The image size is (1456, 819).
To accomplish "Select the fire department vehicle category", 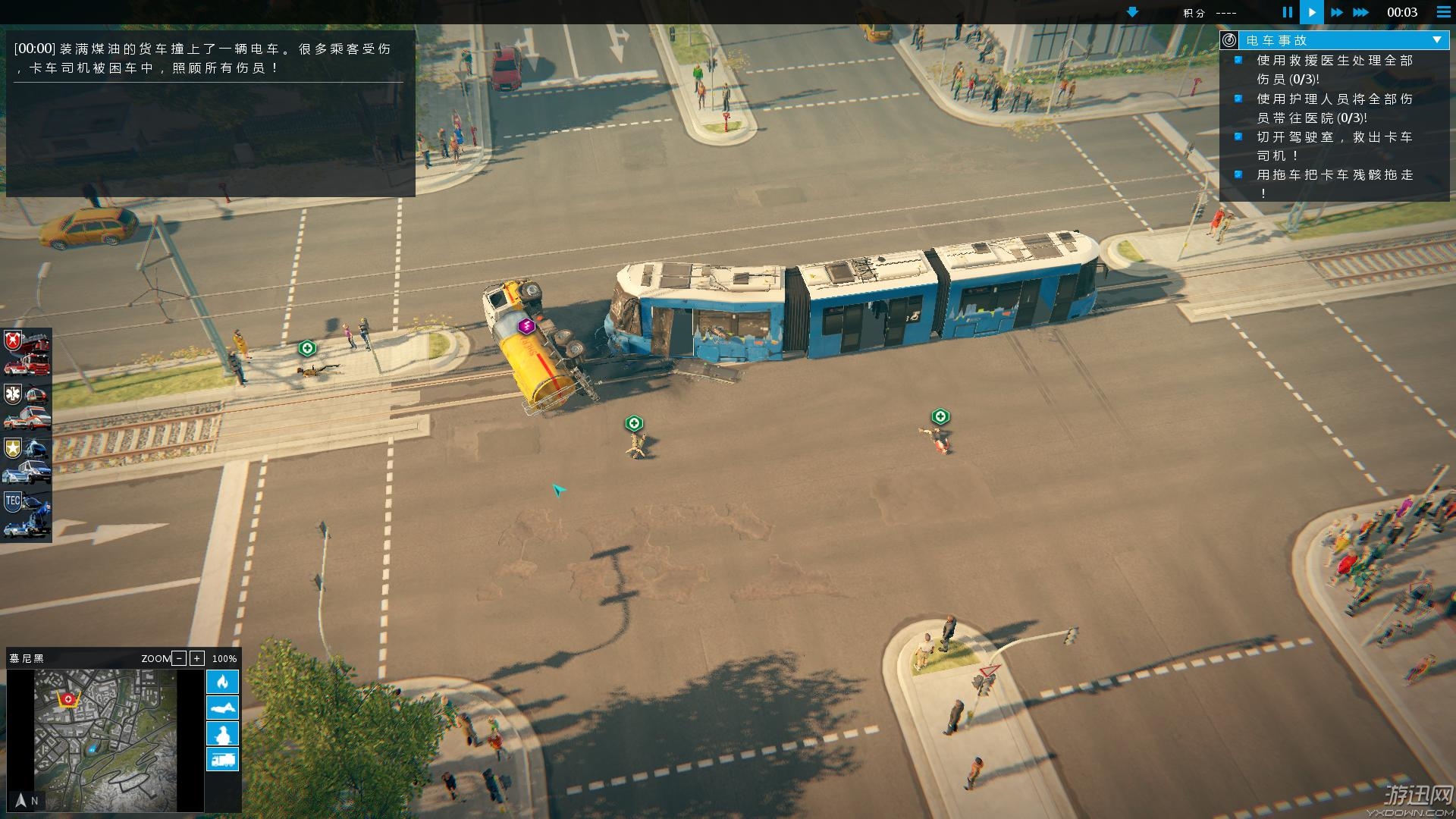I will [27, 353].
